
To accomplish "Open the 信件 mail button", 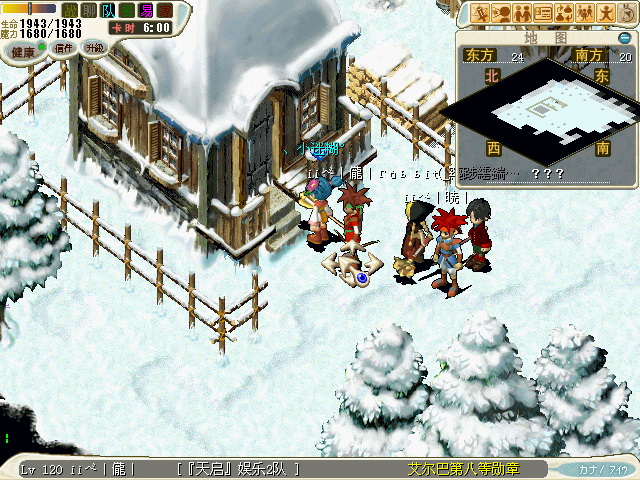I will (x=62, y=49).
